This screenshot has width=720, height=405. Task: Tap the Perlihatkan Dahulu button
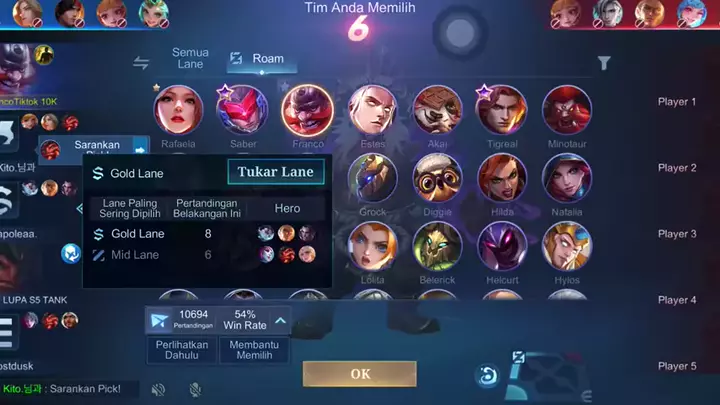click(x=181, y=351)
